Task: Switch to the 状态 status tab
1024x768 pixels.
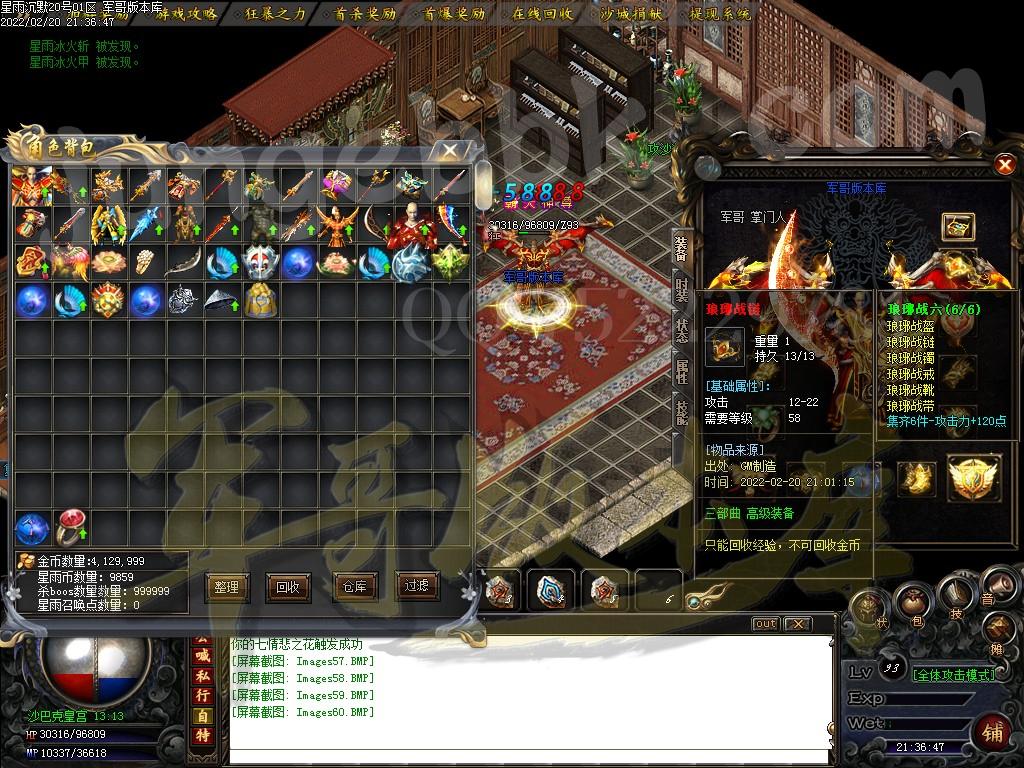Action: pos(682,330)
